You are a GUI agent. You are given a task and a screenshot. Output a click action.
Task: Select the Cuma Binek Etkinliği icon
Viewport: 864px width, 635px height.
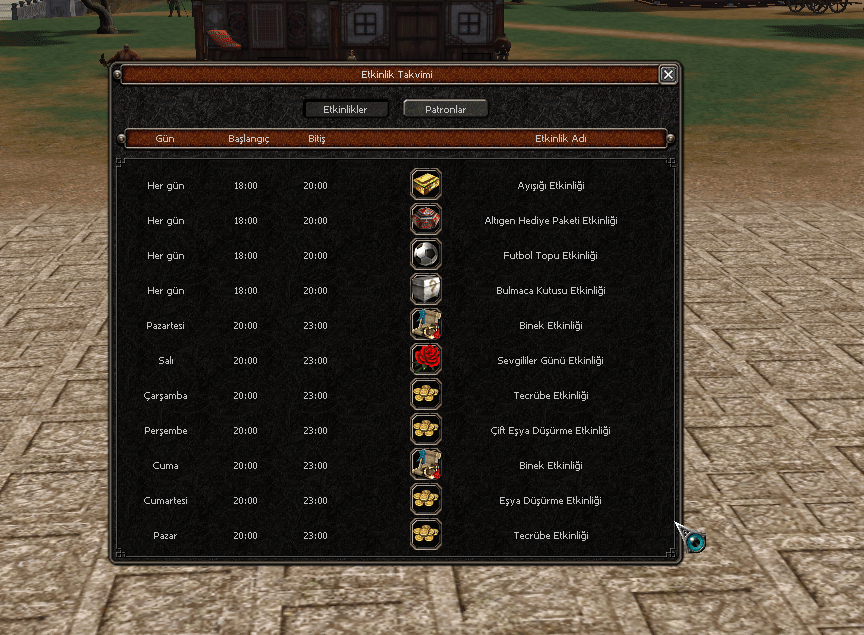point(426,465)
